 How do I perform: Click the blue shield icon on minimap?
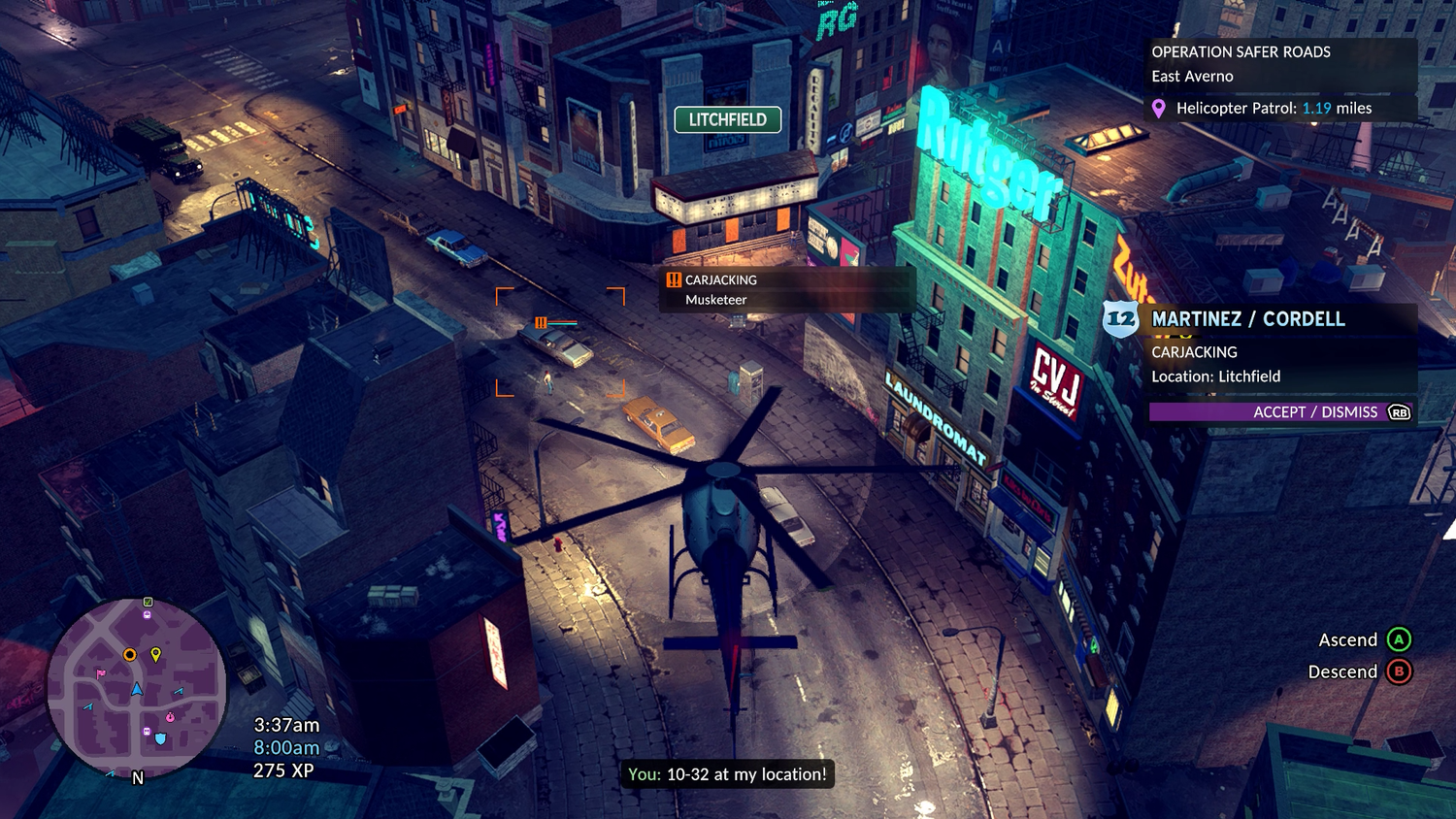[160, 738]
